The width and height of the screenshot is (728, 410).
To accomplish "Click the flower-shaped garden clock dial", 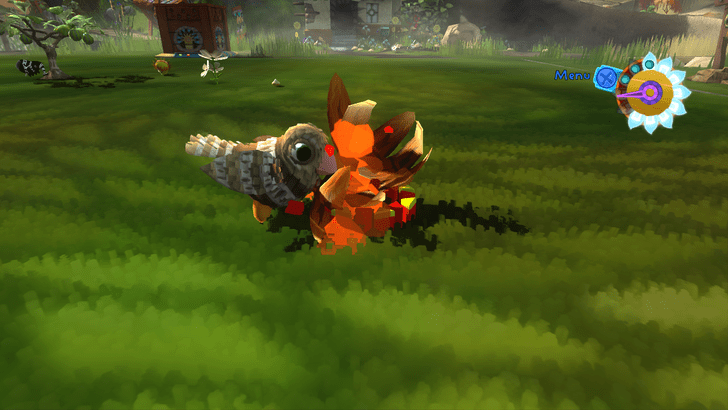I will [x=652, y=93].
